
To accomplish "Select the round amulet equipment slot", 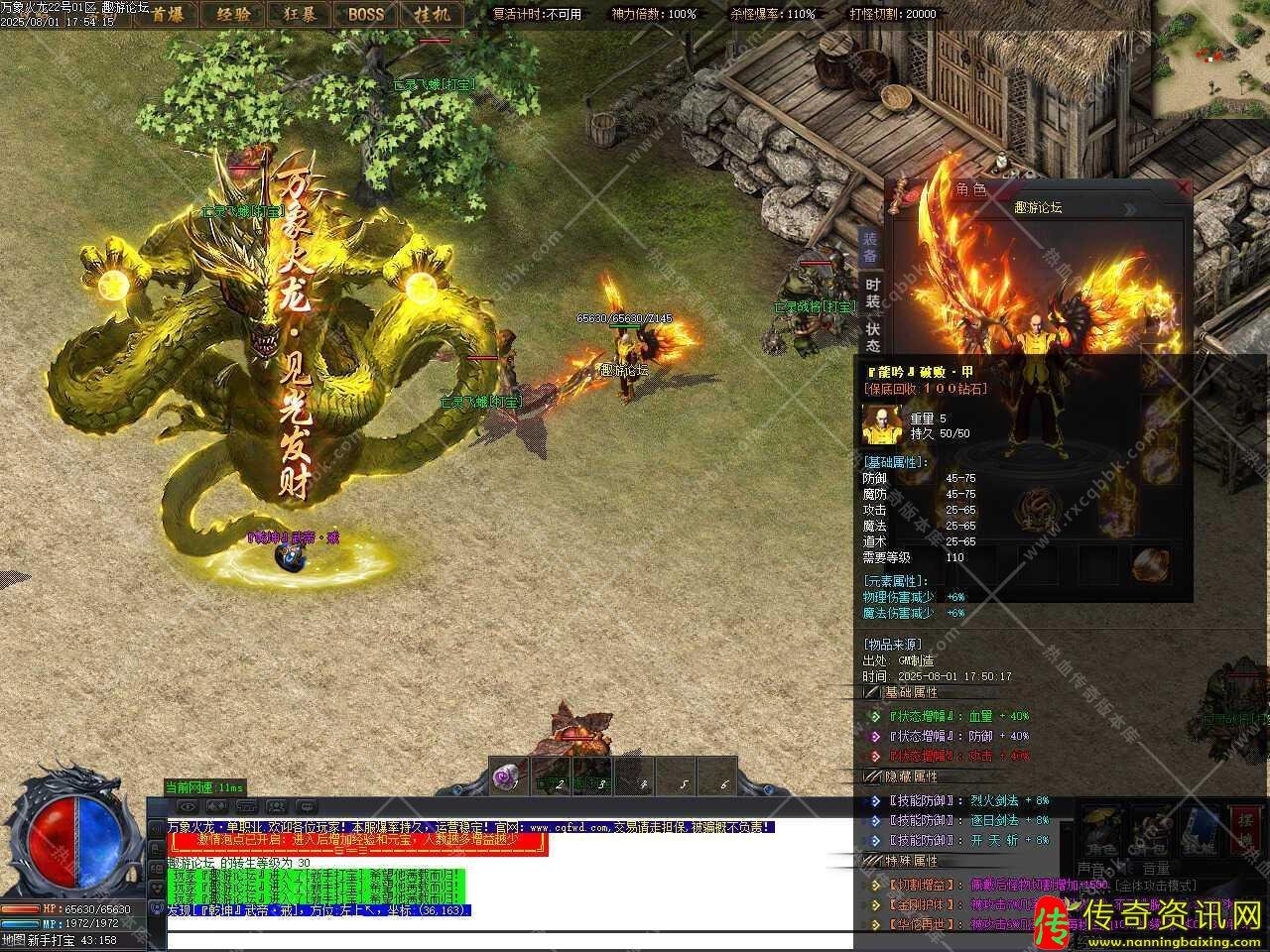I will click(x=1149, y=565).
